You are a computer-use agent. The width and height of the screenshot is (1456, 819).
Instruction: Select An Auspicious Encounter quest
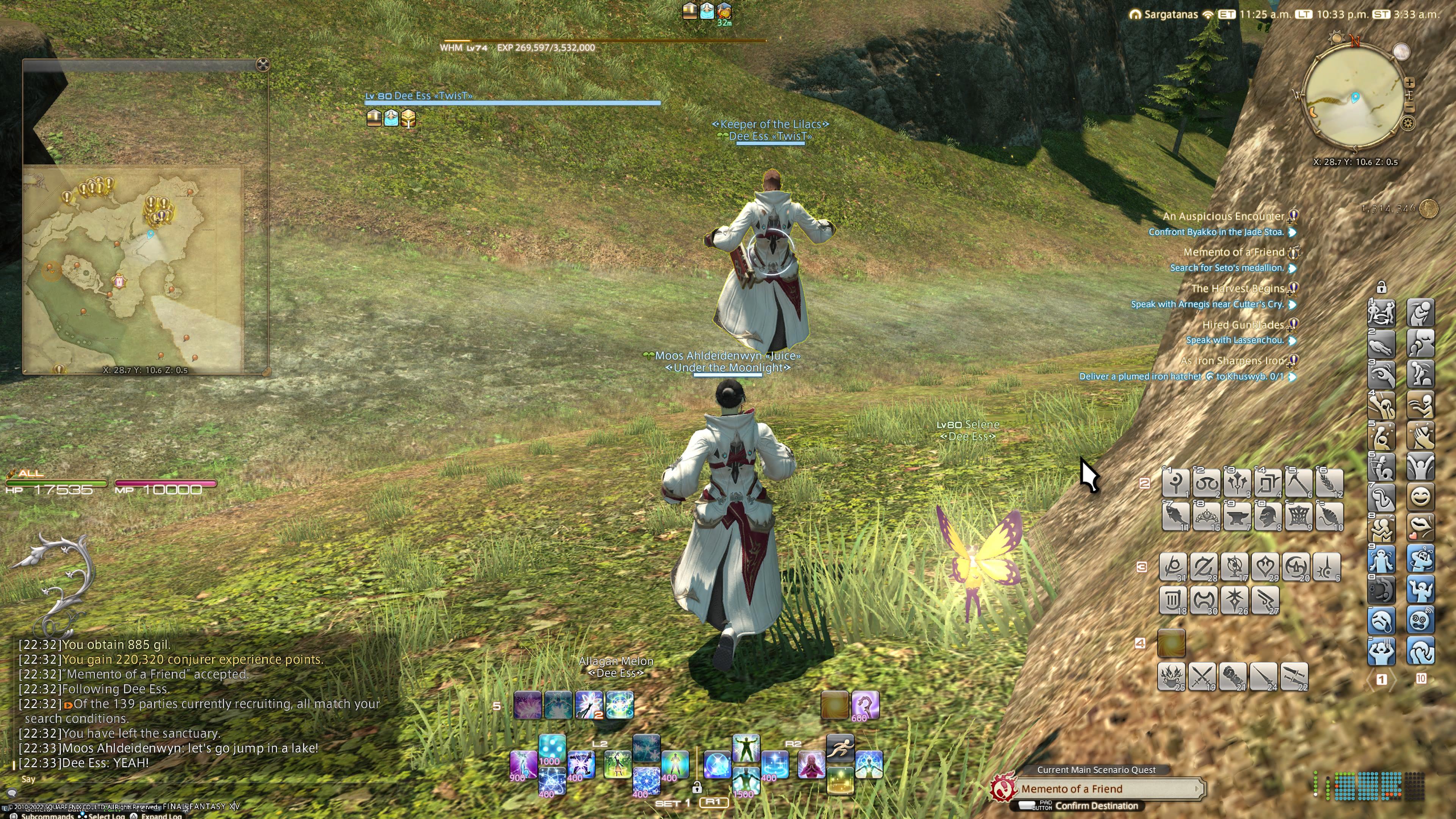[1223, 217]
